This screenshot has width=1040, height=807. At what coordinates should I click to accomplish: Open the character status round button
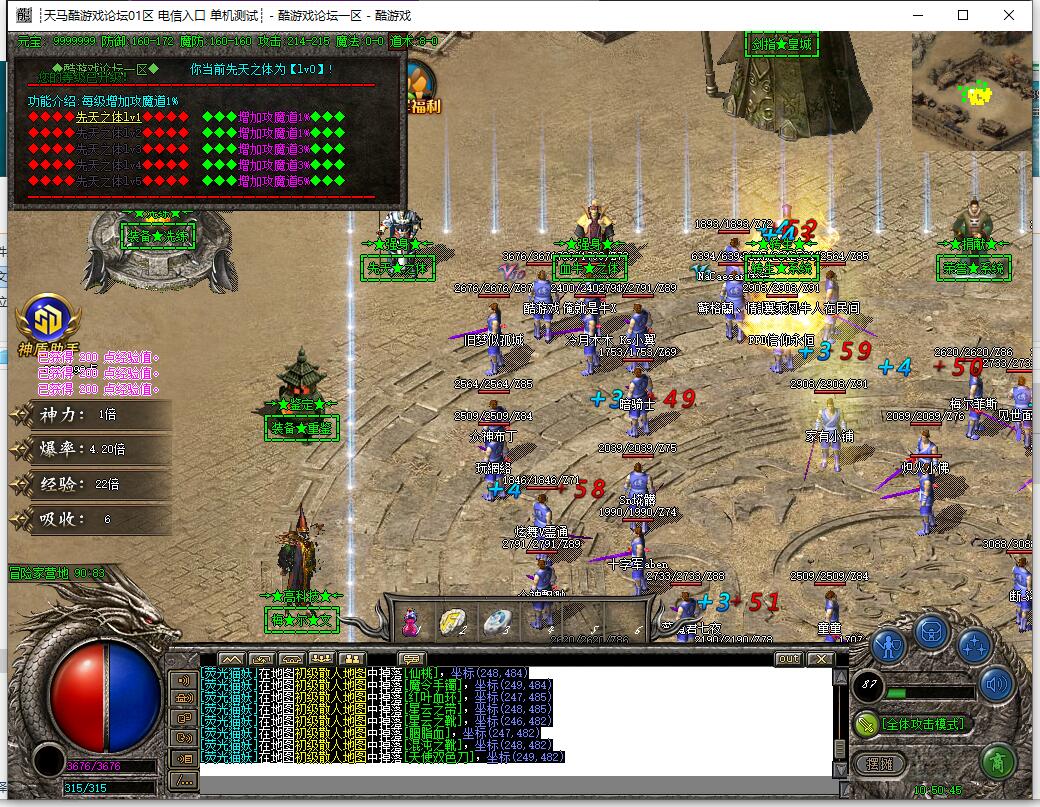[x=887, y=645]
